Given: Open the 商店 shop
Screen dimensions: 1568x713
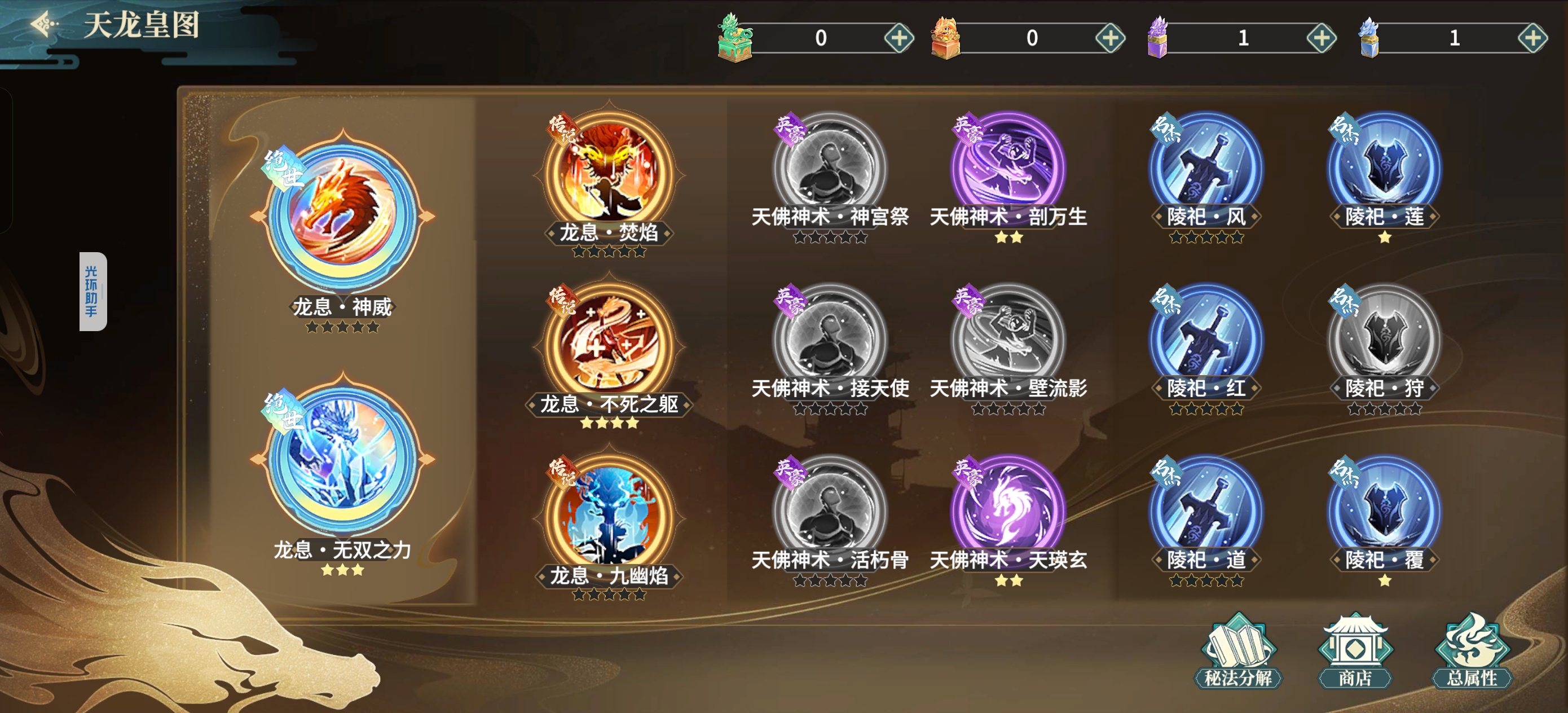Looking at the screenshot, I should pyautogui.click(x=1354, y=652).
